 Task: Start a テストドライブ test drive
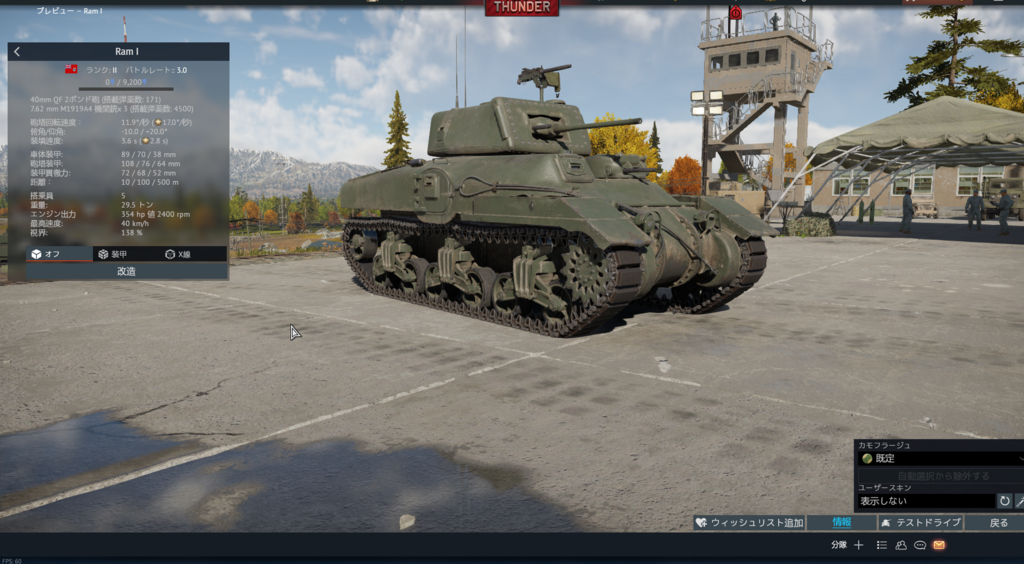click(921, 522)
